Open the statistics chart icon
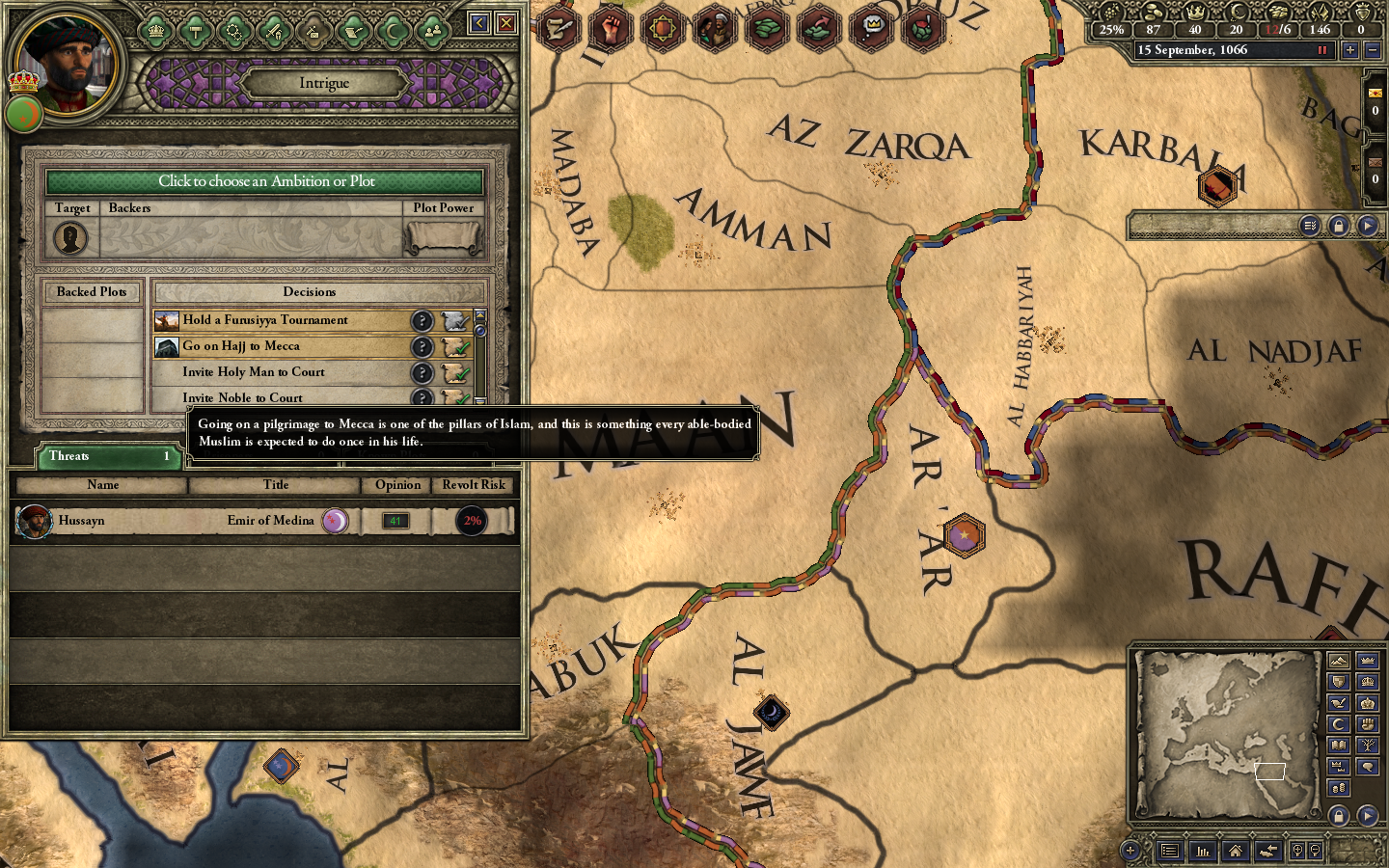Screen dimensions: 1389x868 click(x=1203, y=852)
